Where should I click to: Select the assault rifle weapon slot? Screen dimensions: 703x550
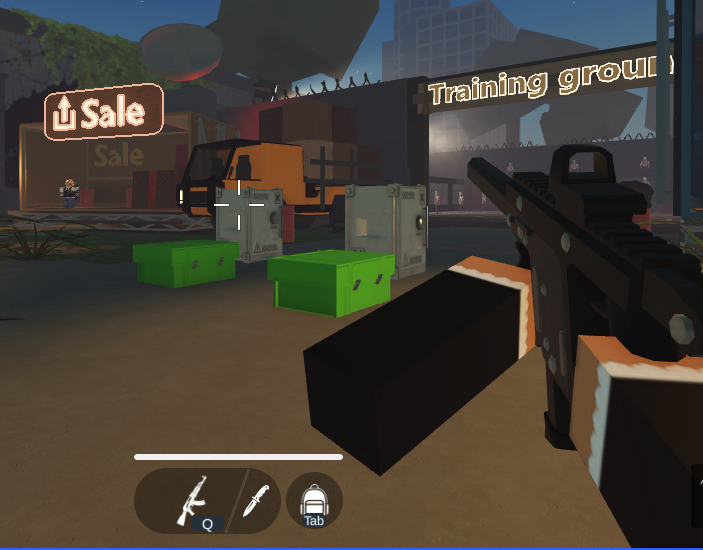pyautogui.click(x=190, y=499)
